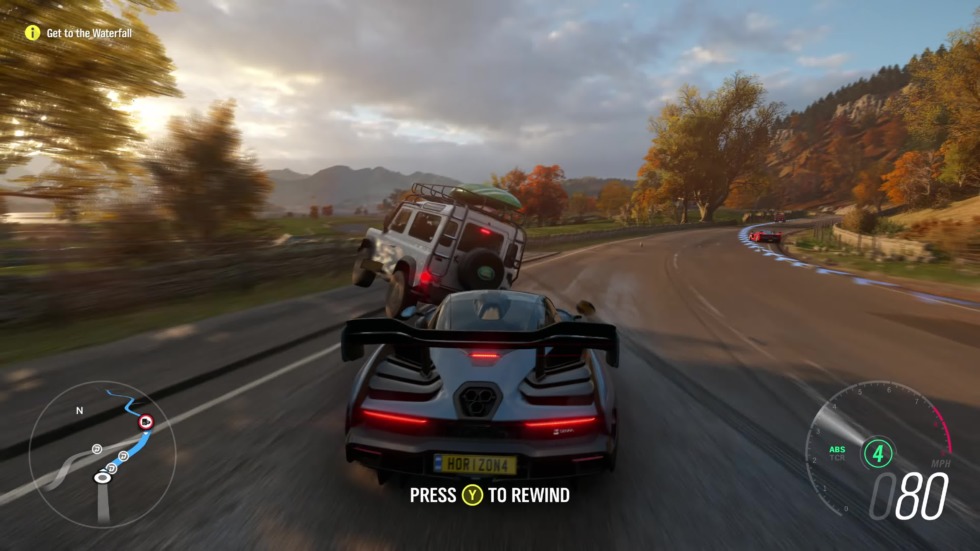
Task: Click the player position marker on minimap
Action: pos(102,478)
